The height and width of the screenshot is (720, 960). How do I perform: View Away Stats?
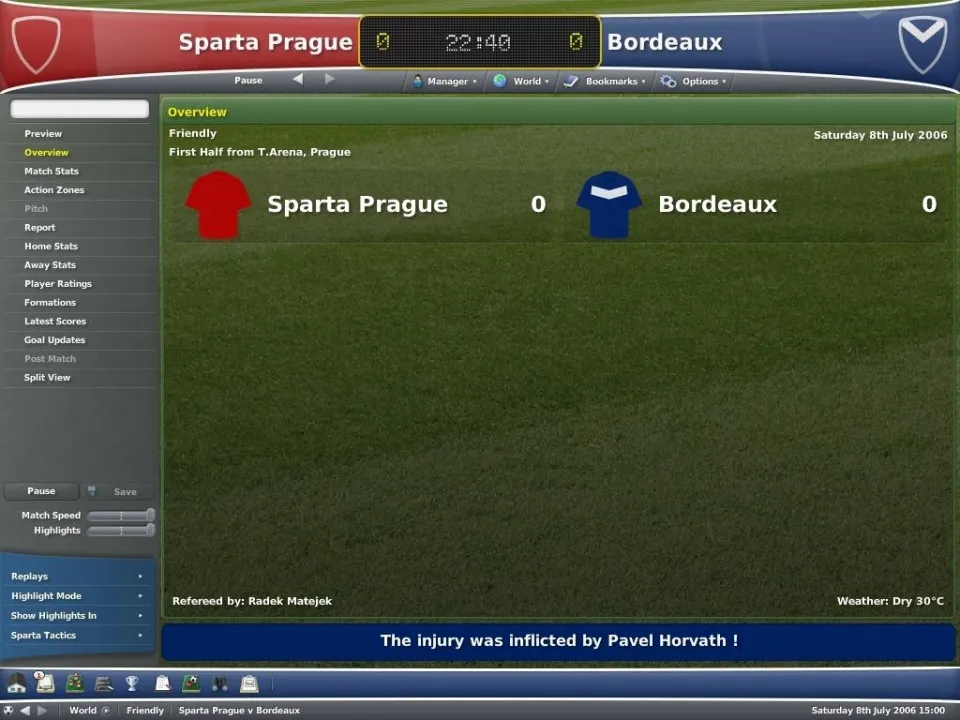click(50, 265)
